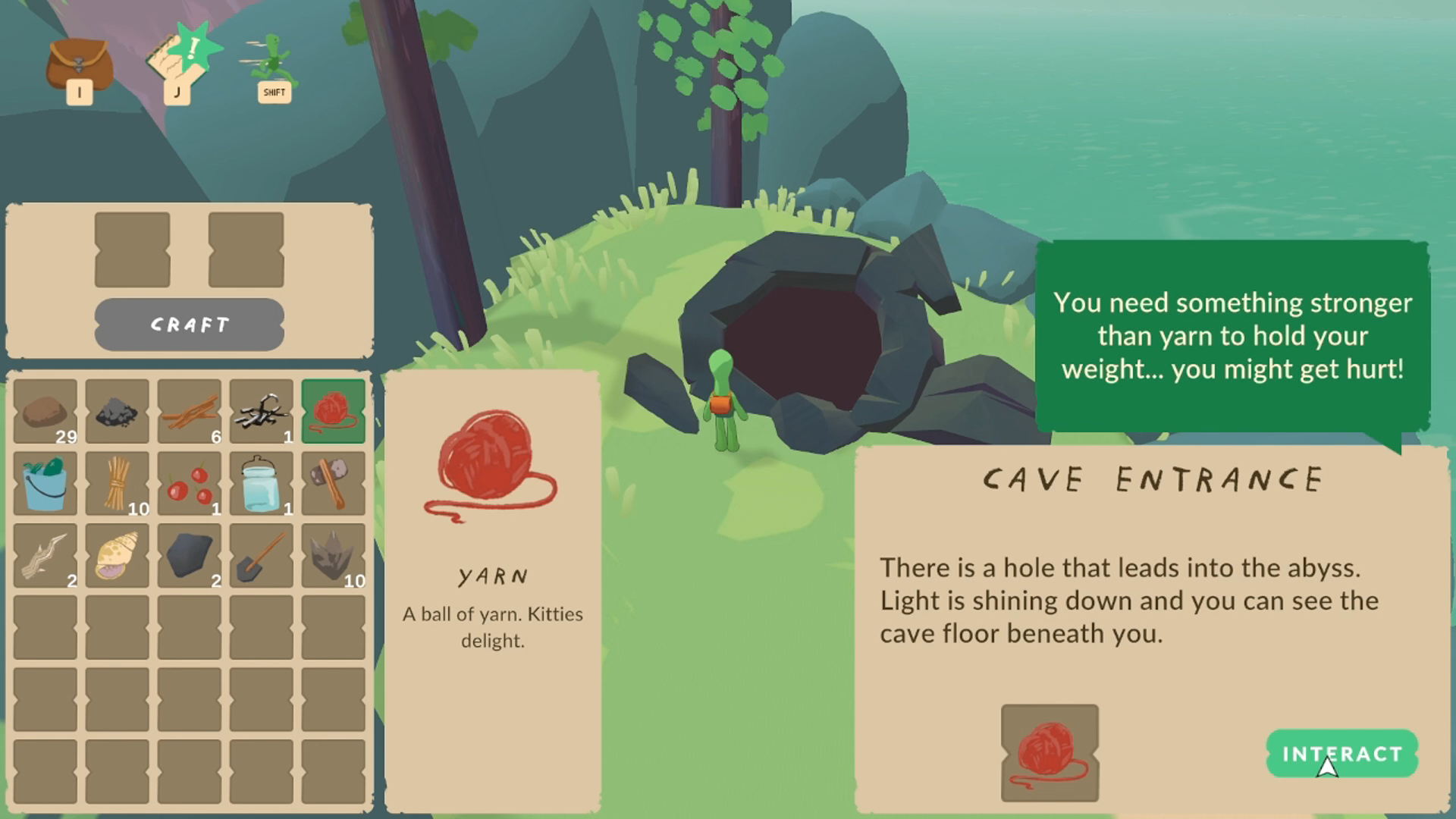Click the yarn in the cave entrance slot
This screenshot has height=819, width=1456.
[x=1050, y=752]
